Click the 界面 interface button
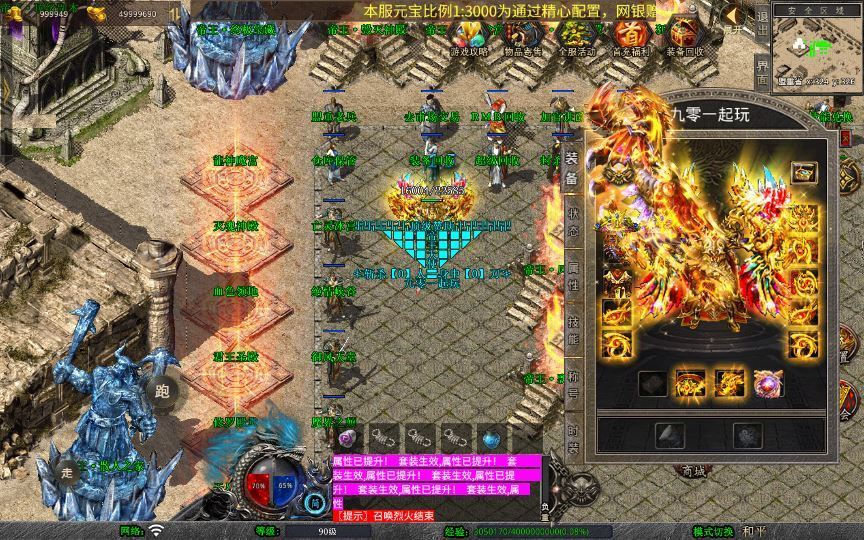The width and height of the screenshot is (864, 540). [x=763, y=73]
